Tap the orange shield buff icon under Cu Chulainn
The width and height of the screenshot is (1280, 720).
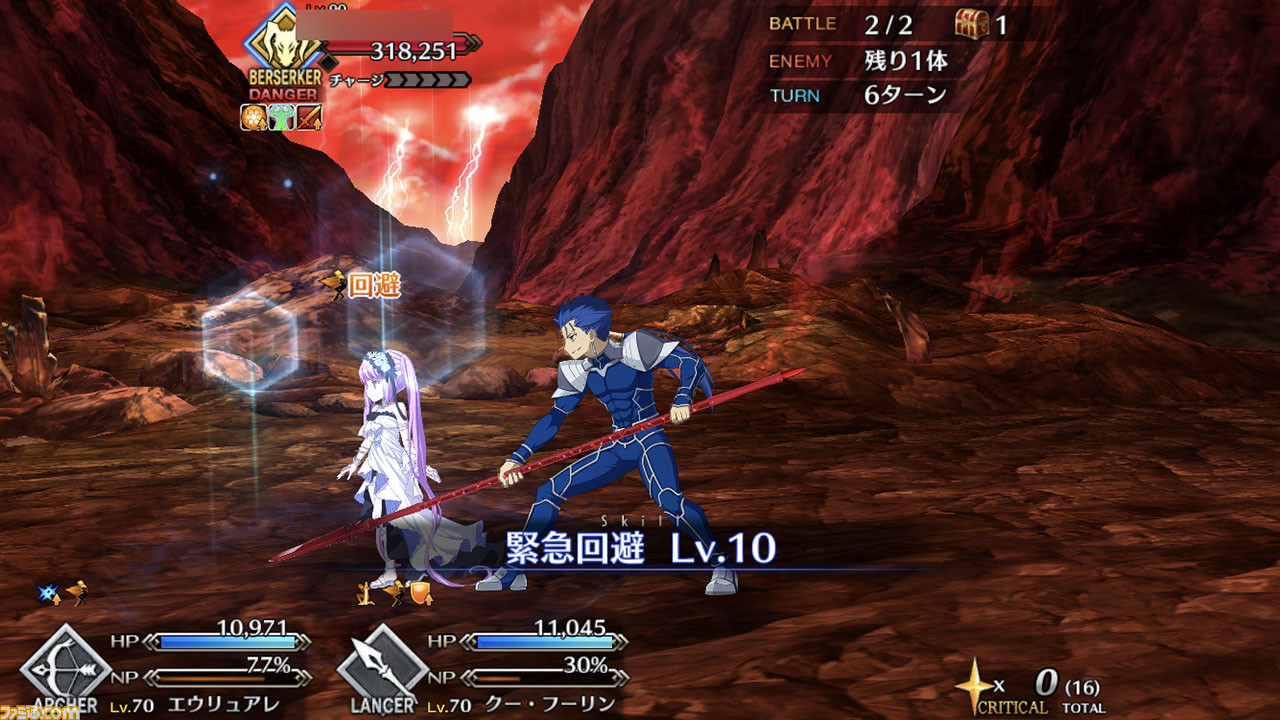click(x=421, y=593)
